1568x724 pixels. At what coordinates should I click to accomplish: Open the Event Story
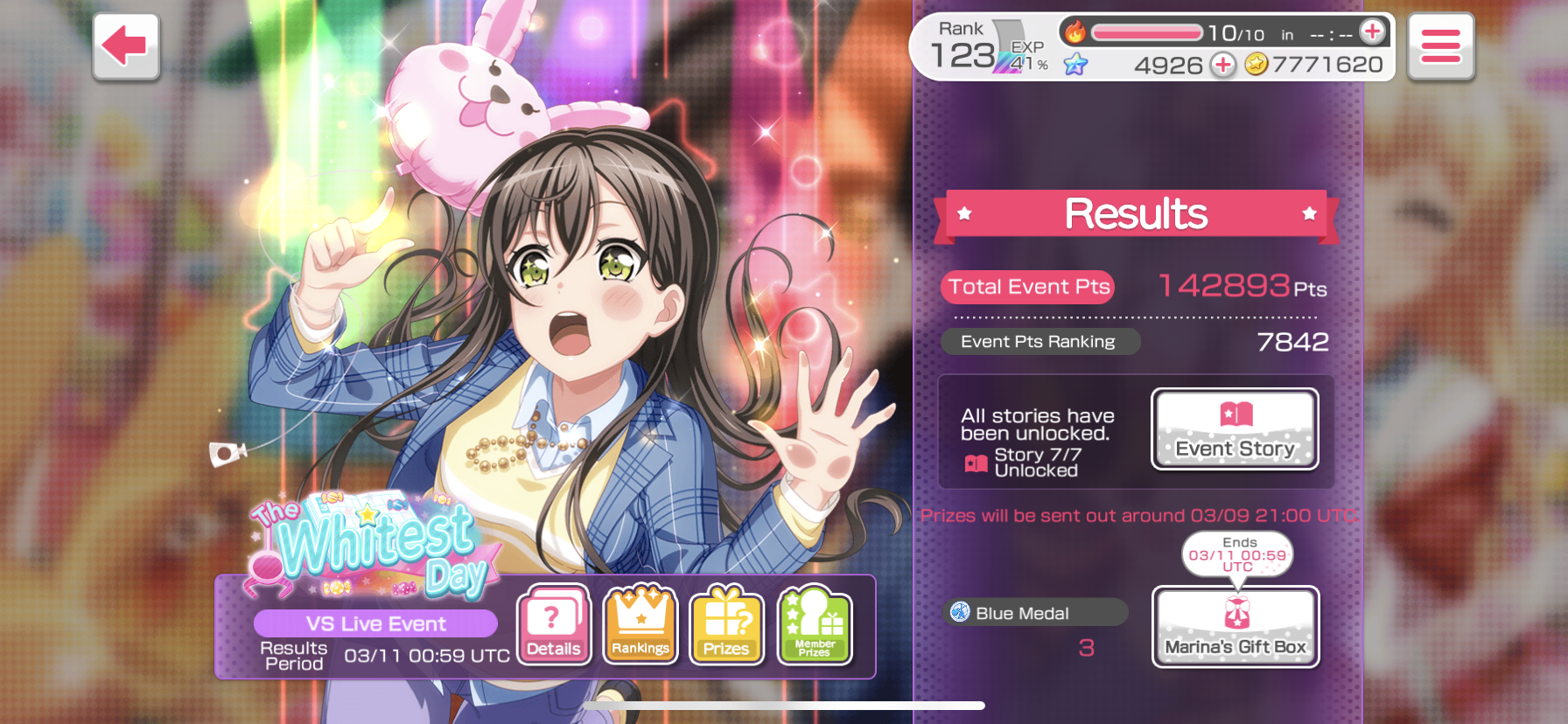1235,429
